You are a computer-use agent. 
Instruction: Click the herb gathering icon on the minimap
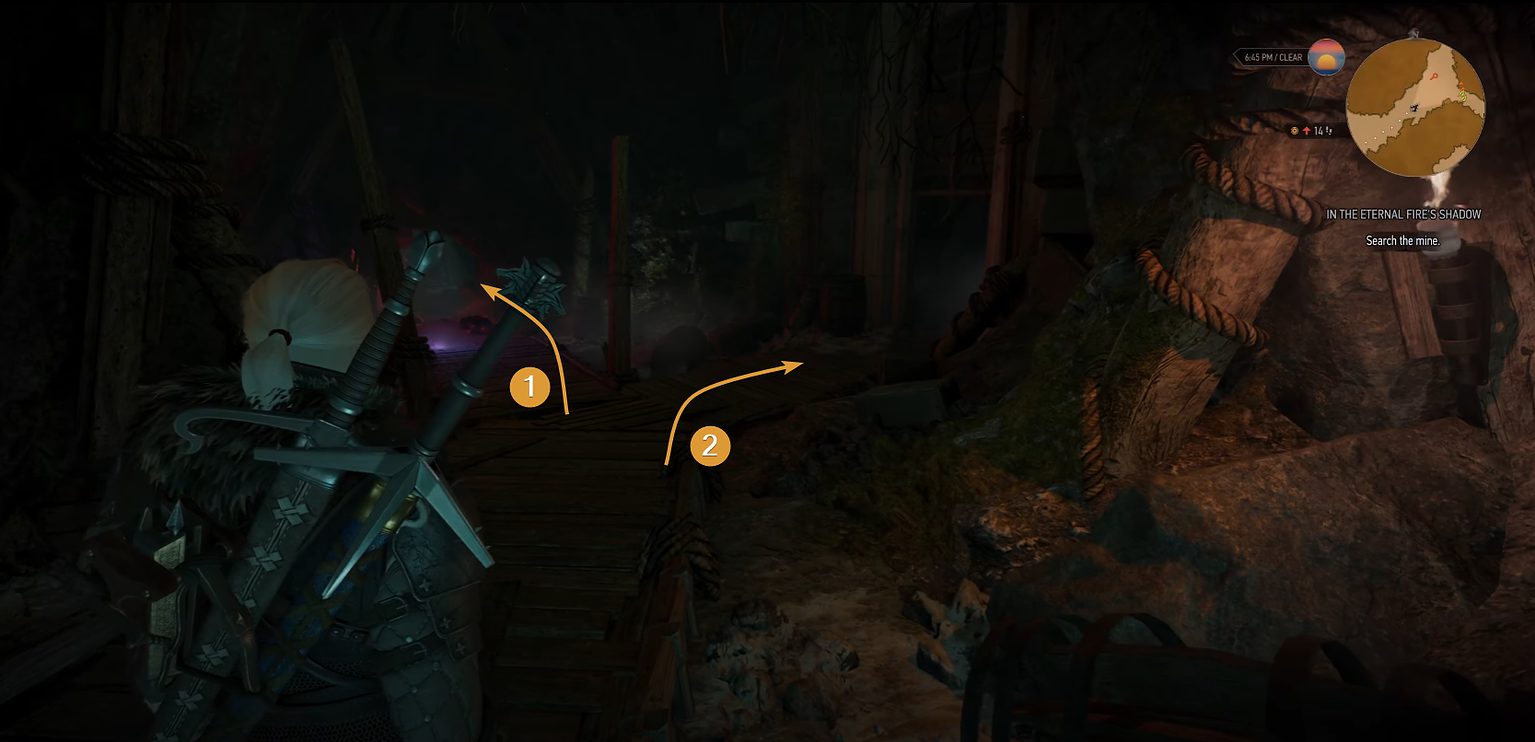(1462, 96)
